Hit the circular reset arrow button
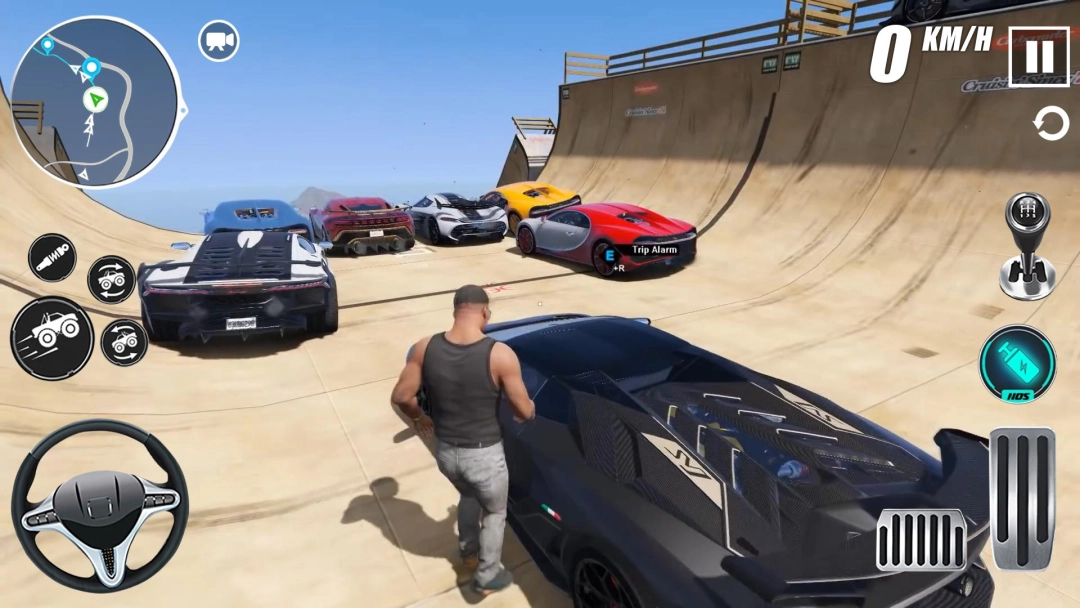 [x=1050, y=125]
